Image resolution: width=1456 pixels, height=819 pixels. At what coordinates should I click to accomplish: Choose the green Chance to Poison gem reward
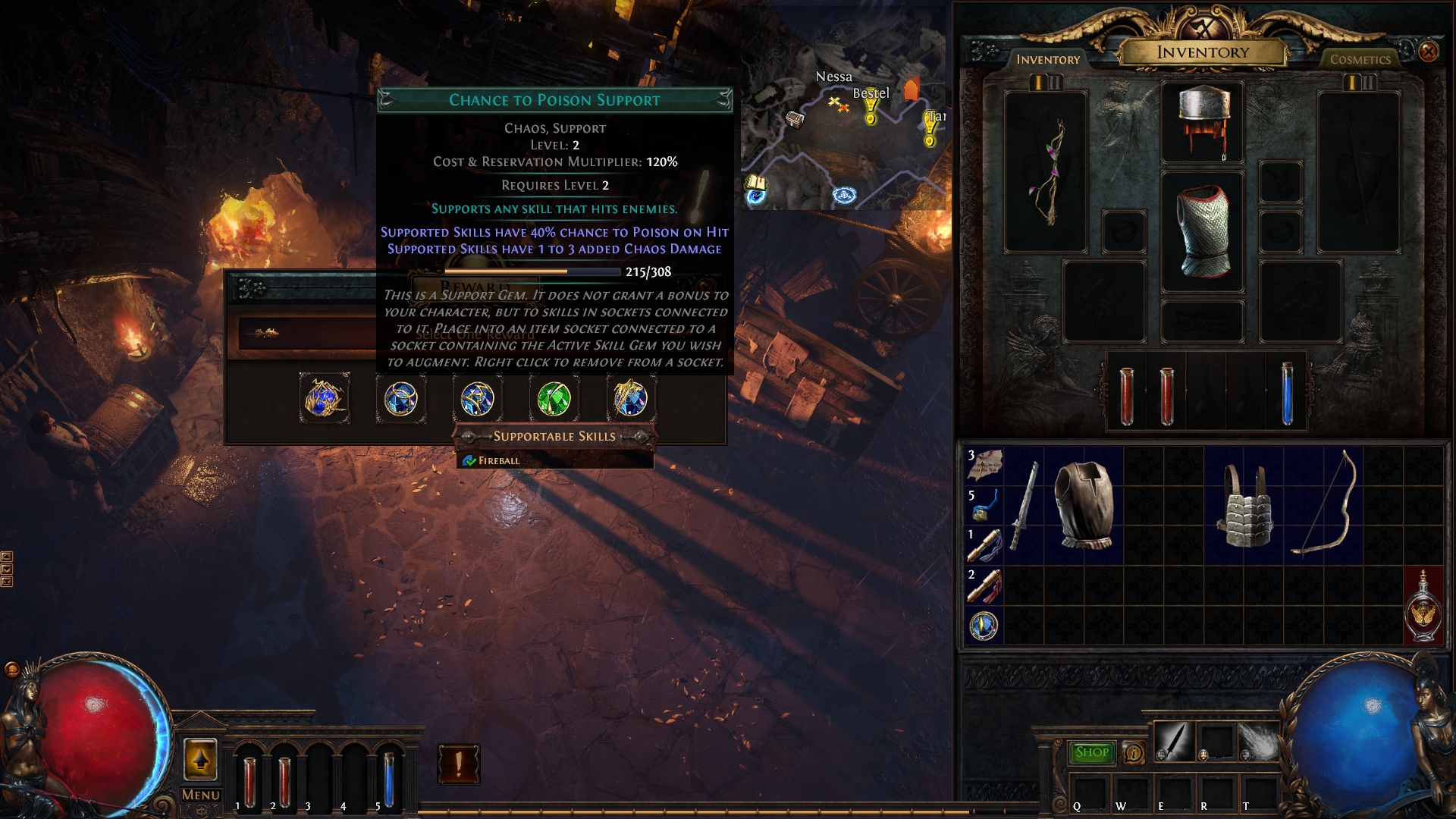point(554,399)
